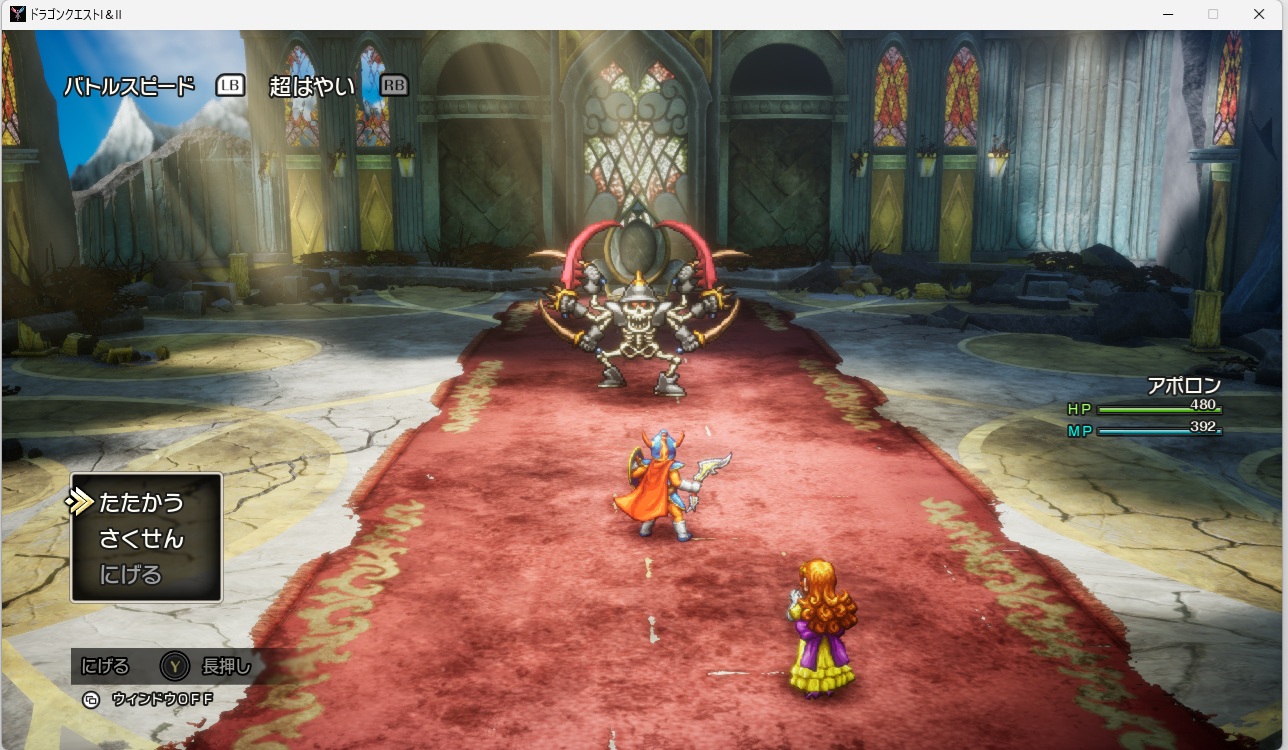Image resolution: width=1288 pixels, height=750 pixels.
Task: Pick the にげる option in command list
Action: click(x=130, y=575)
